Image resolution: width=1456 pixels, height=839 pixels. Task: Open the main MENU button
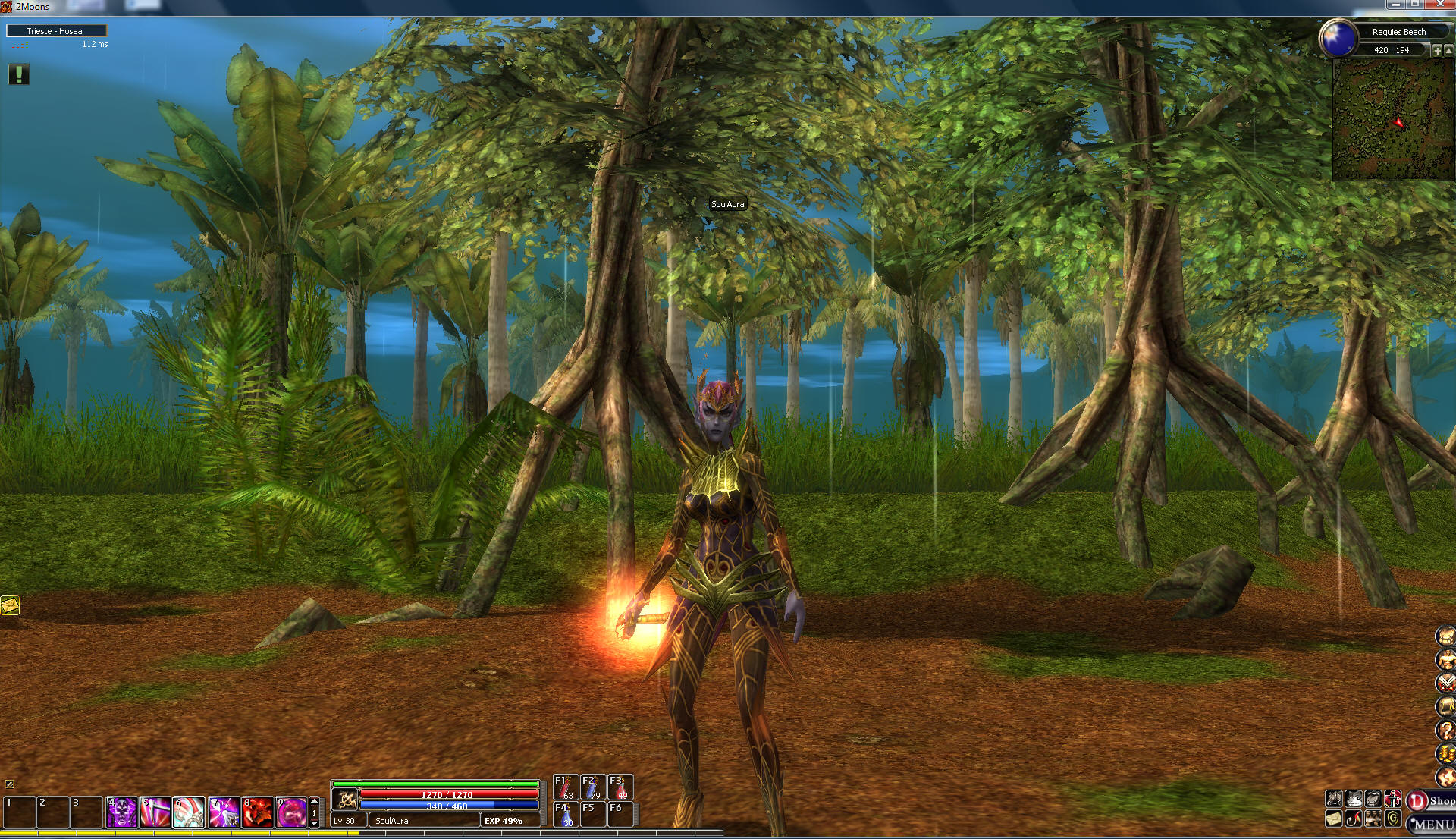click(1432, 825)
